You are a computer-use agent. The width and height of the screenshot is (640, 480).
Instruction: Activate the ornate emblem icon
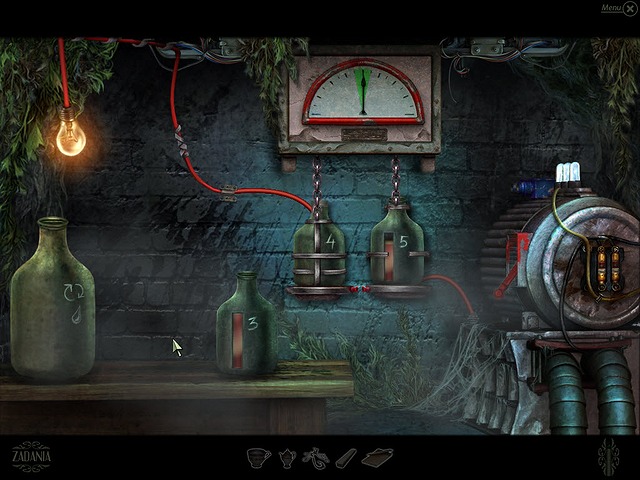[608, 457]
